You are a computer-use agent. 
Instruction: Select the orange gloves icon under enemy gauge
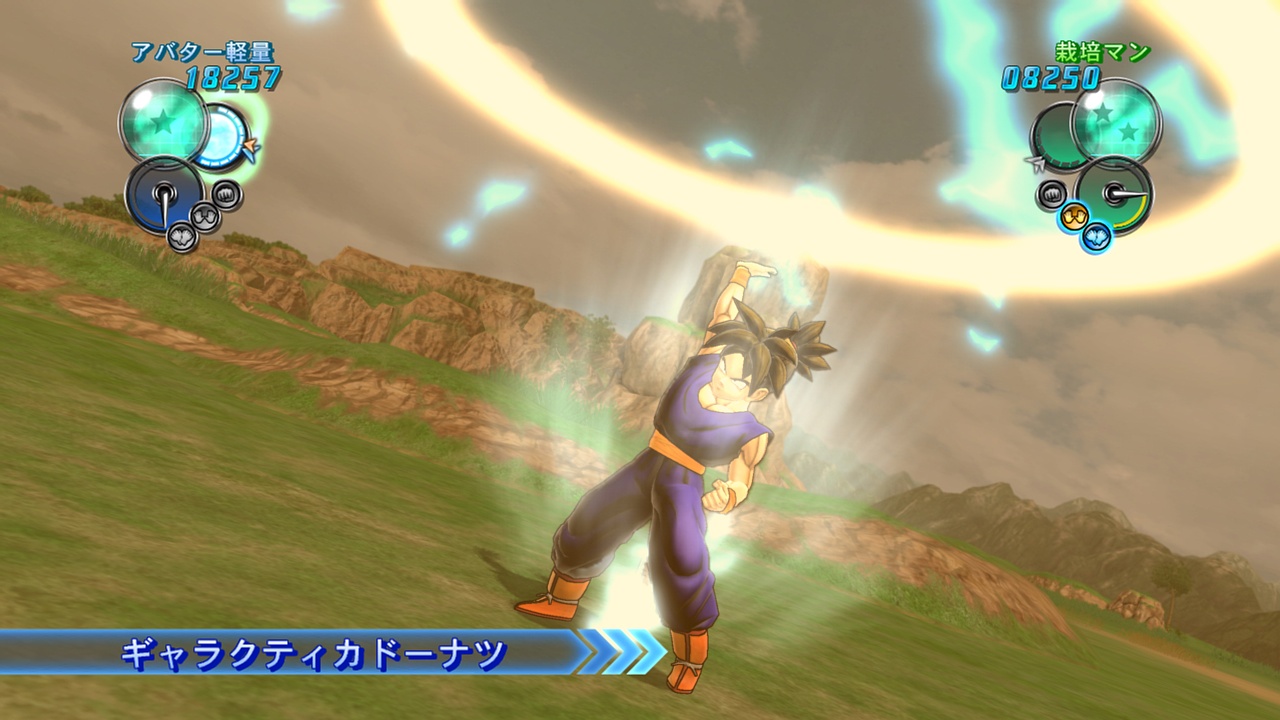click(1073, 216)
